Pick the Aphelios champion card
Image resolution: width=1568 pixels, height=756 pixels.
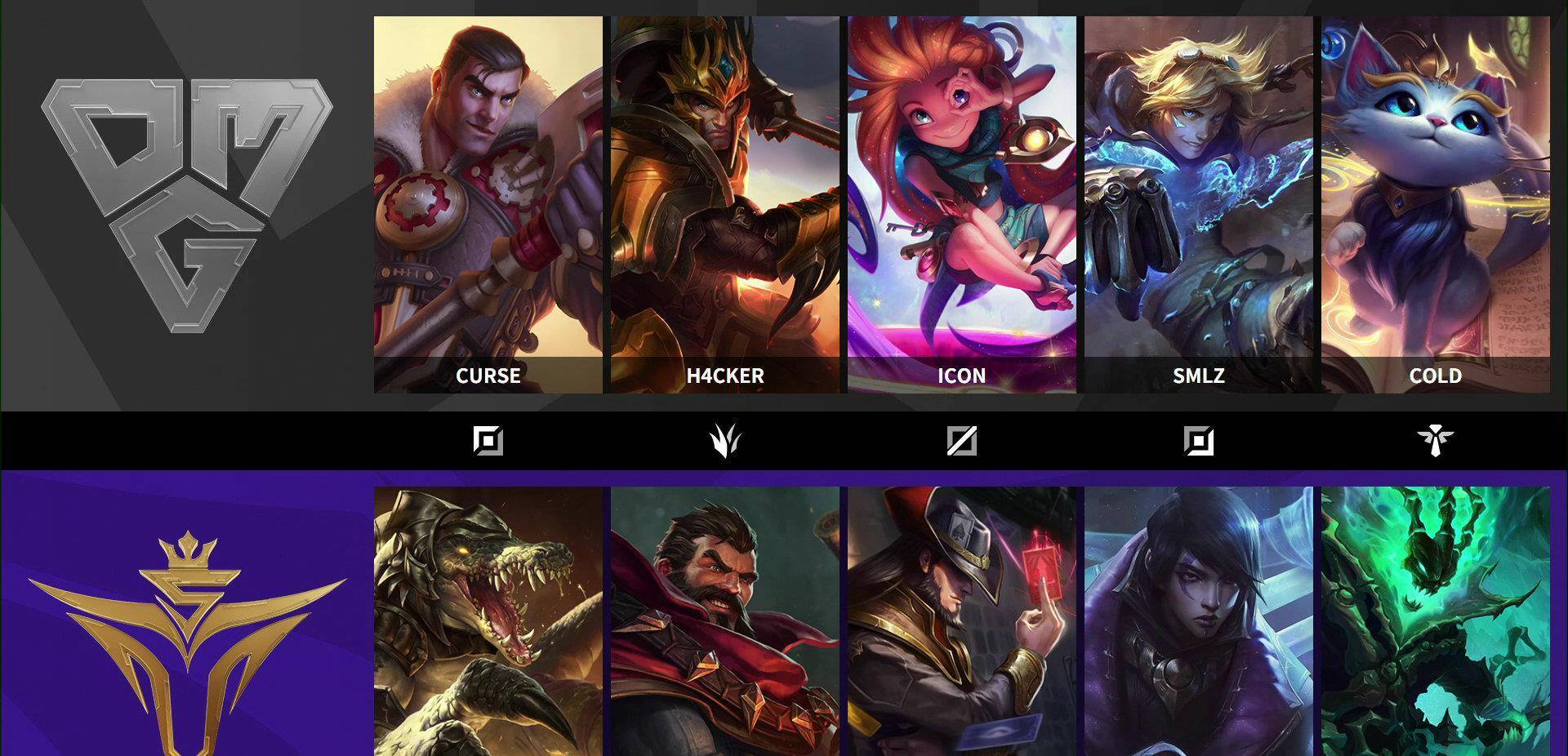click(1198, 620)
